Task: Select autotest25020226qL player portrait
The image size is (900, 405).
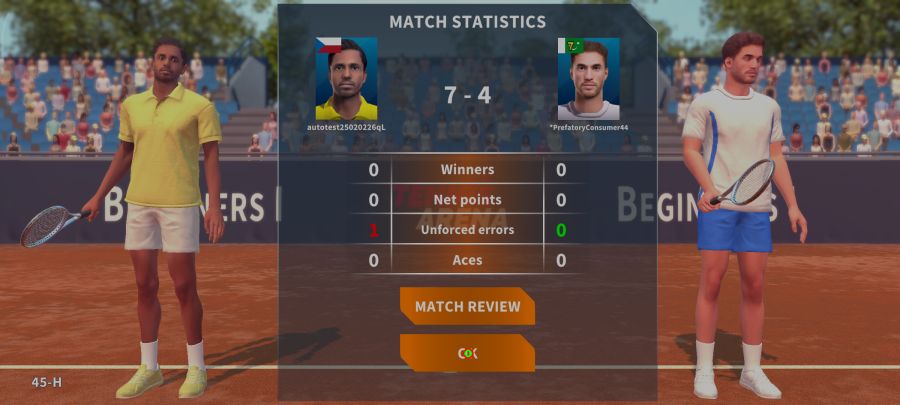Action: [346, 79]
